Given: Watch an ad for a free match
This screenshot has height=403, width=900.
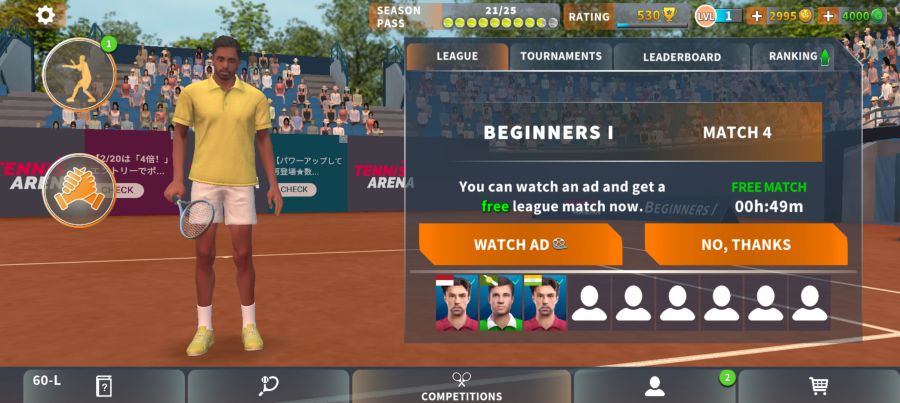Looking at the screenshot, I should pyautogui.click(x=520, y=244).
